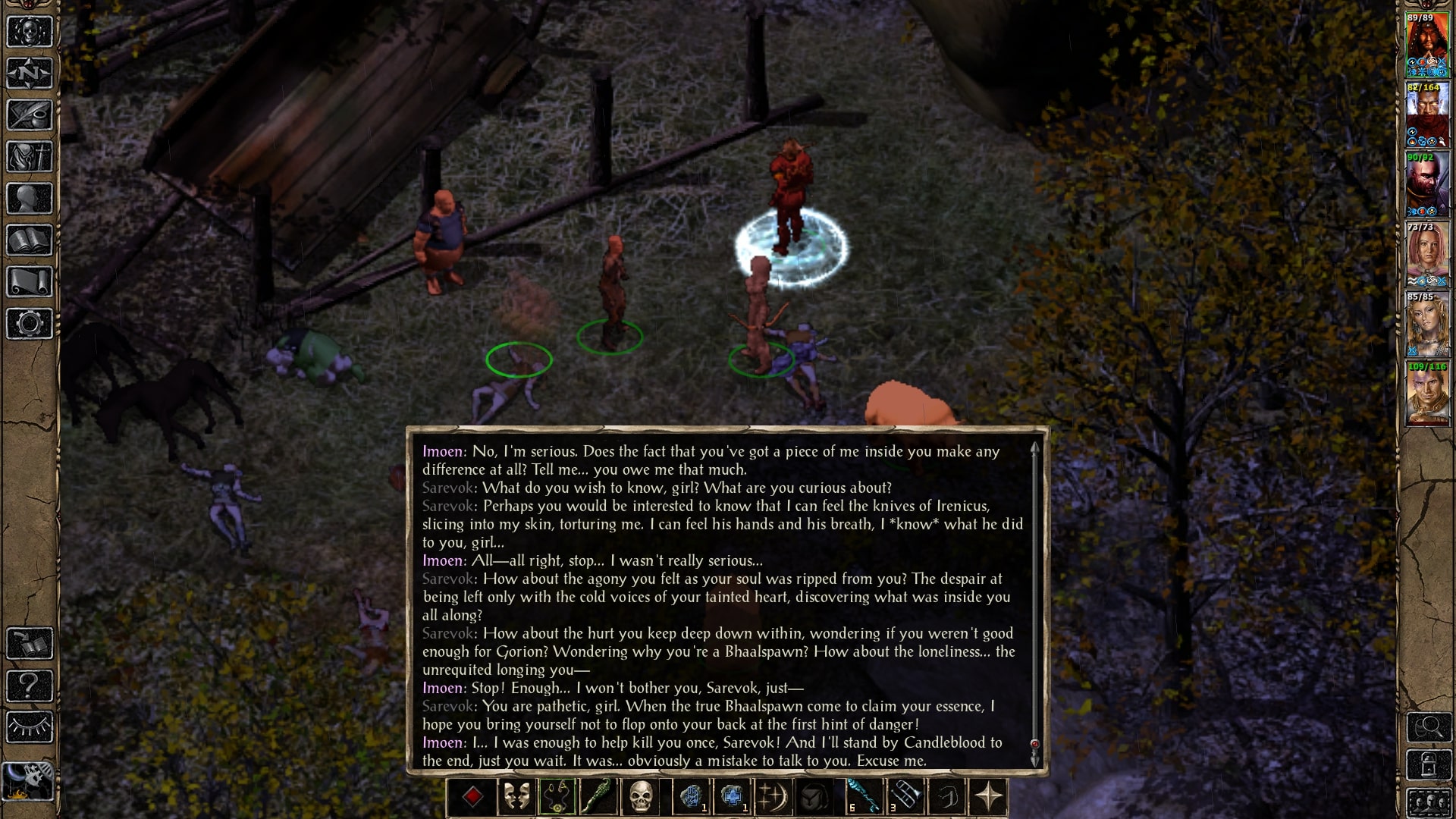This screenshot has height=819, width=1456.
Task: Show the character record with the head icon
Action: (x=30, y=199)
